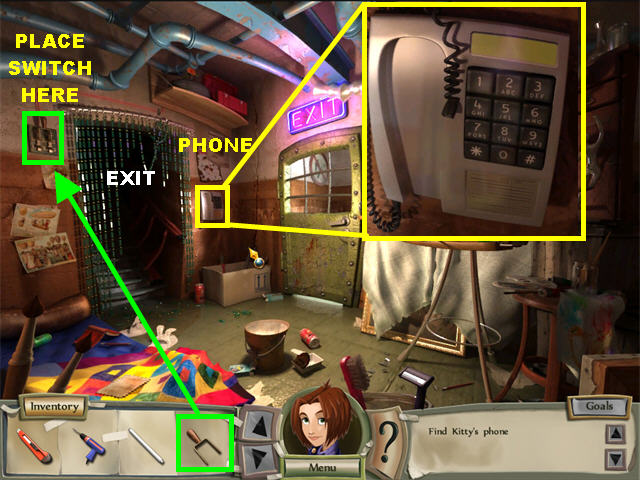
Task: Show next goal with down arrow
Action: tap(614, 458)
